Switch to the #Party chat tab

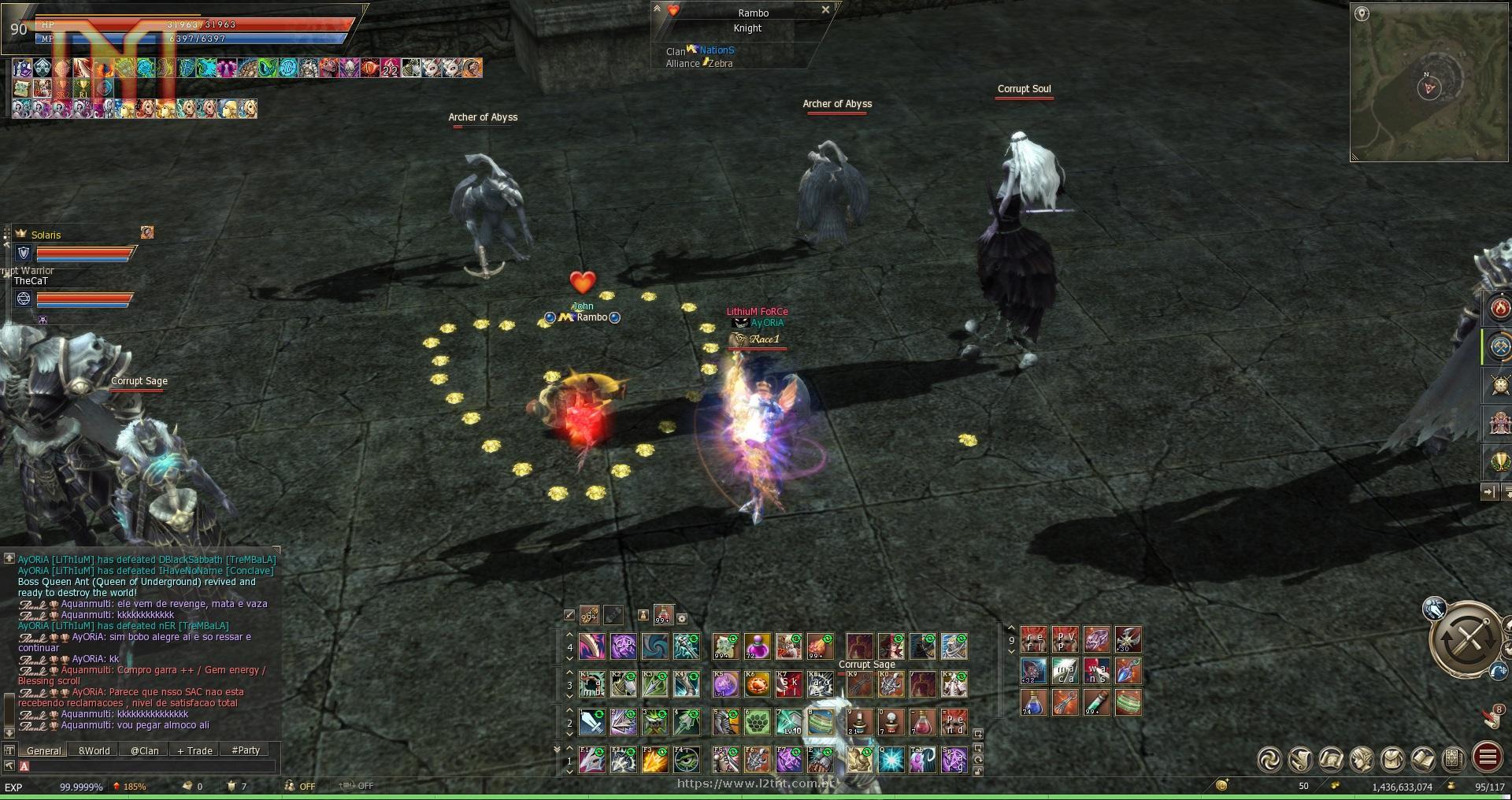245,751
